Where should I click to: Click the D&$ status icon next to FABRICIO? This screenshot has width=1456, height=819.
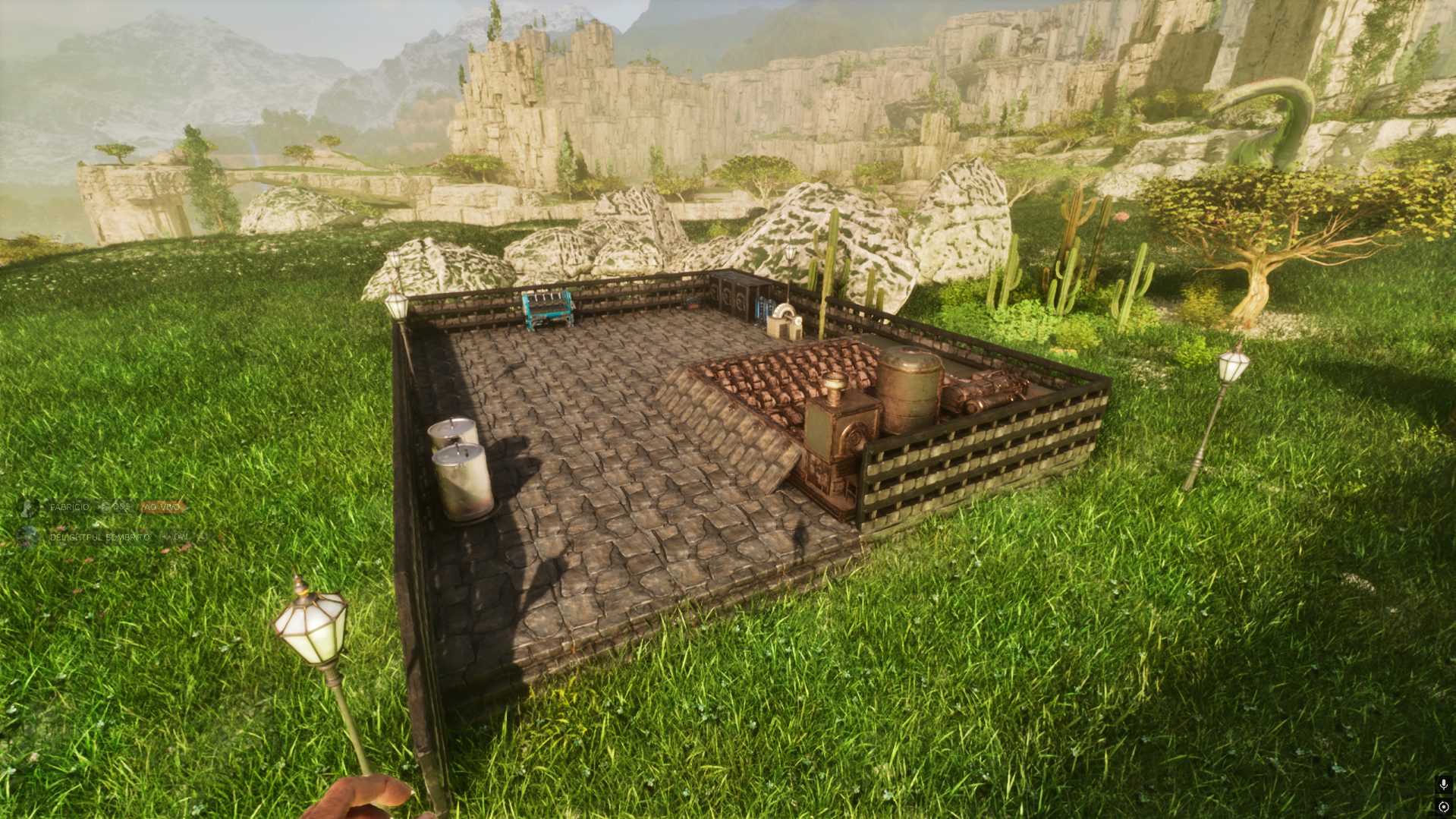coord(105,506)
